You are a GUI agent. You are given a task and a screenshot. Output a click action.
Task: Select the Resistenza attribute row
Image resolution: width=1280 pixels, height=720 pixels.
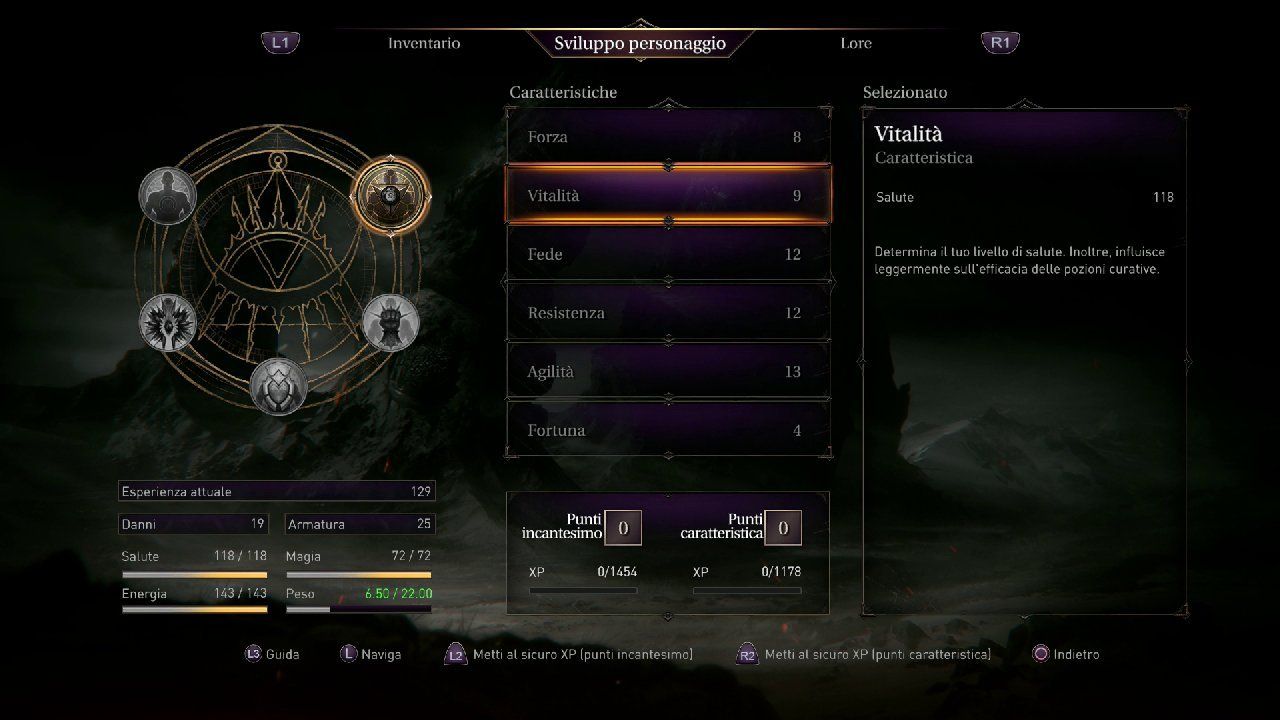point(668,313)
